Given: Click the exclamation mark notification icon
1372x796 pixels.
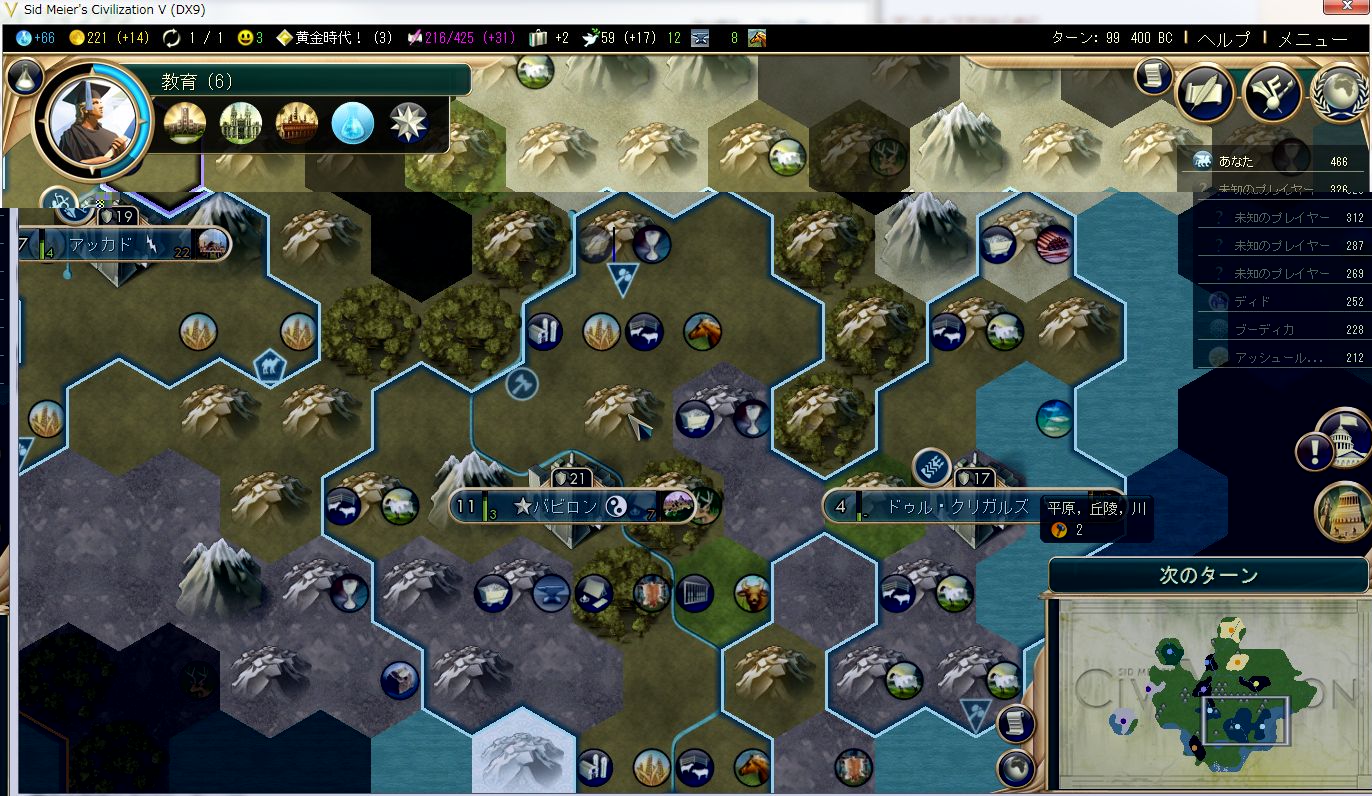Looking at the screenshot, I should click(x=1315, y=452).
